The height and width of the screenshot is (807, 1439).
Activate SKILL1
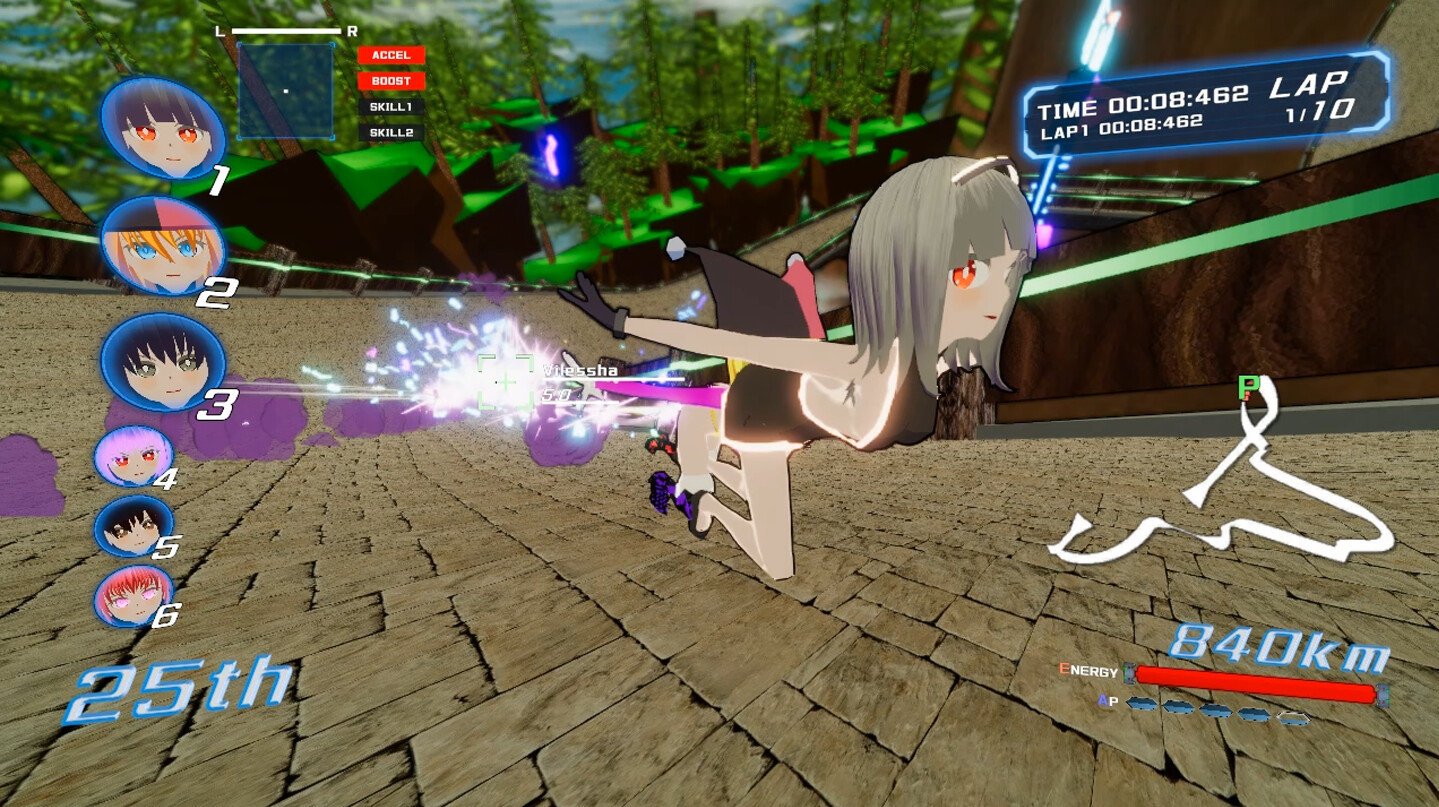(392, 108)
